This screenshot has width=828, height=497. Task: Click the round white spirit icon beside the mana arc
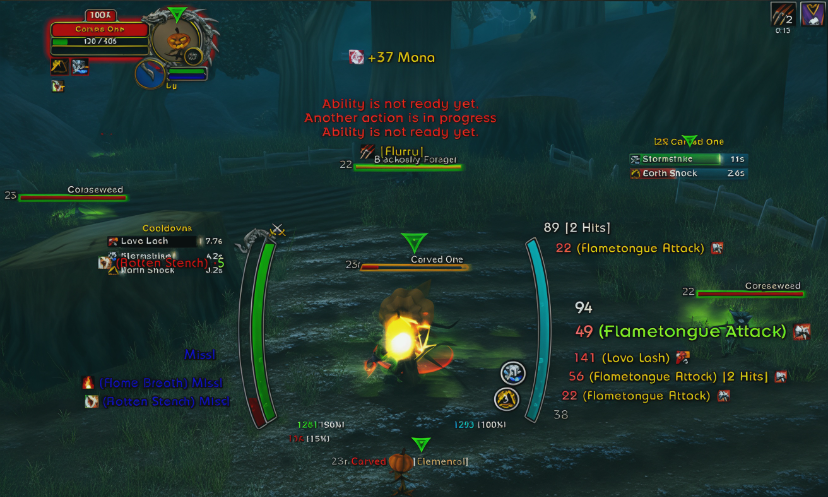pyautogui.click(x=513, y=373)
